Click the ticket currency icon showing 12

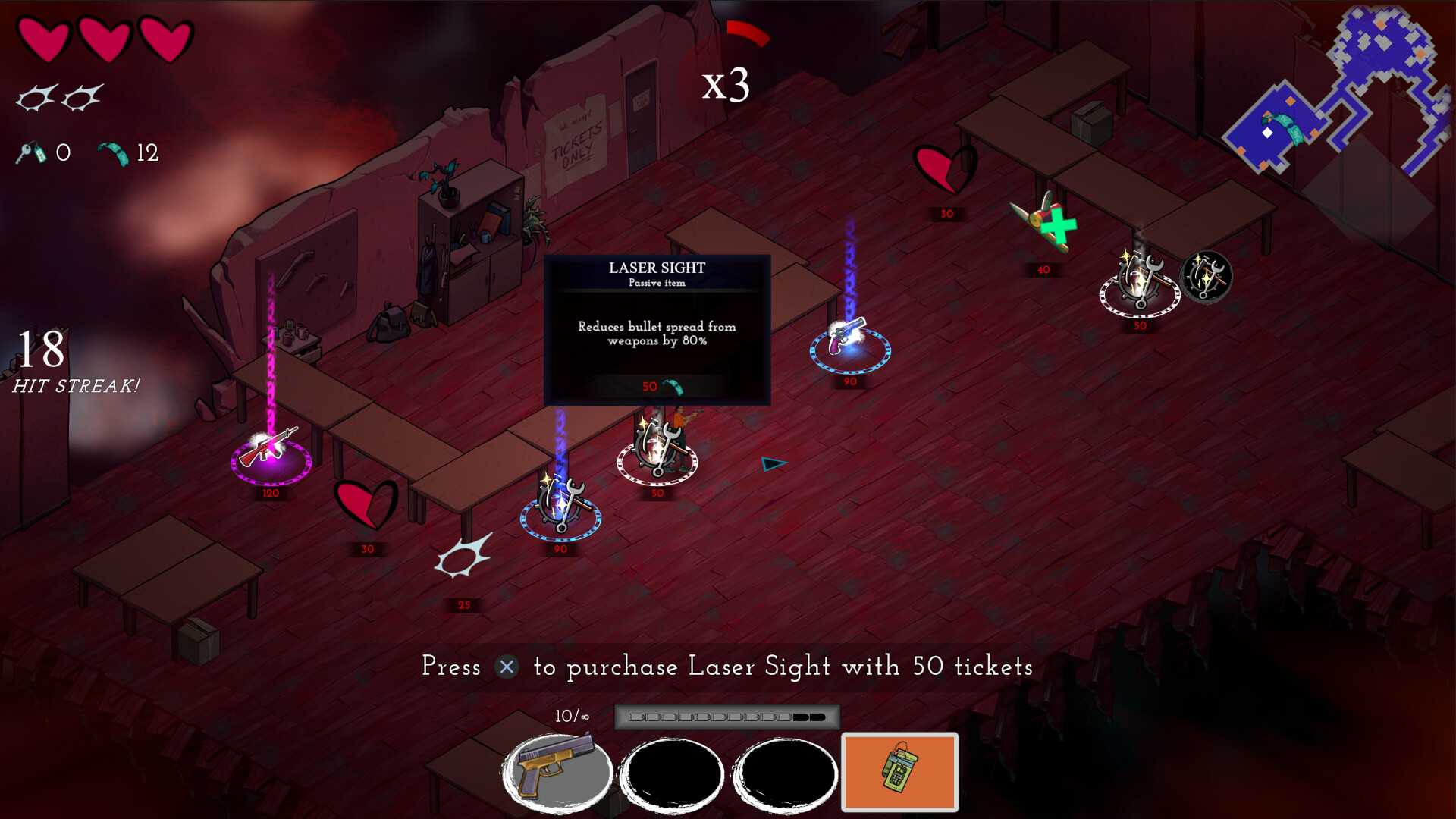(114, 152)
